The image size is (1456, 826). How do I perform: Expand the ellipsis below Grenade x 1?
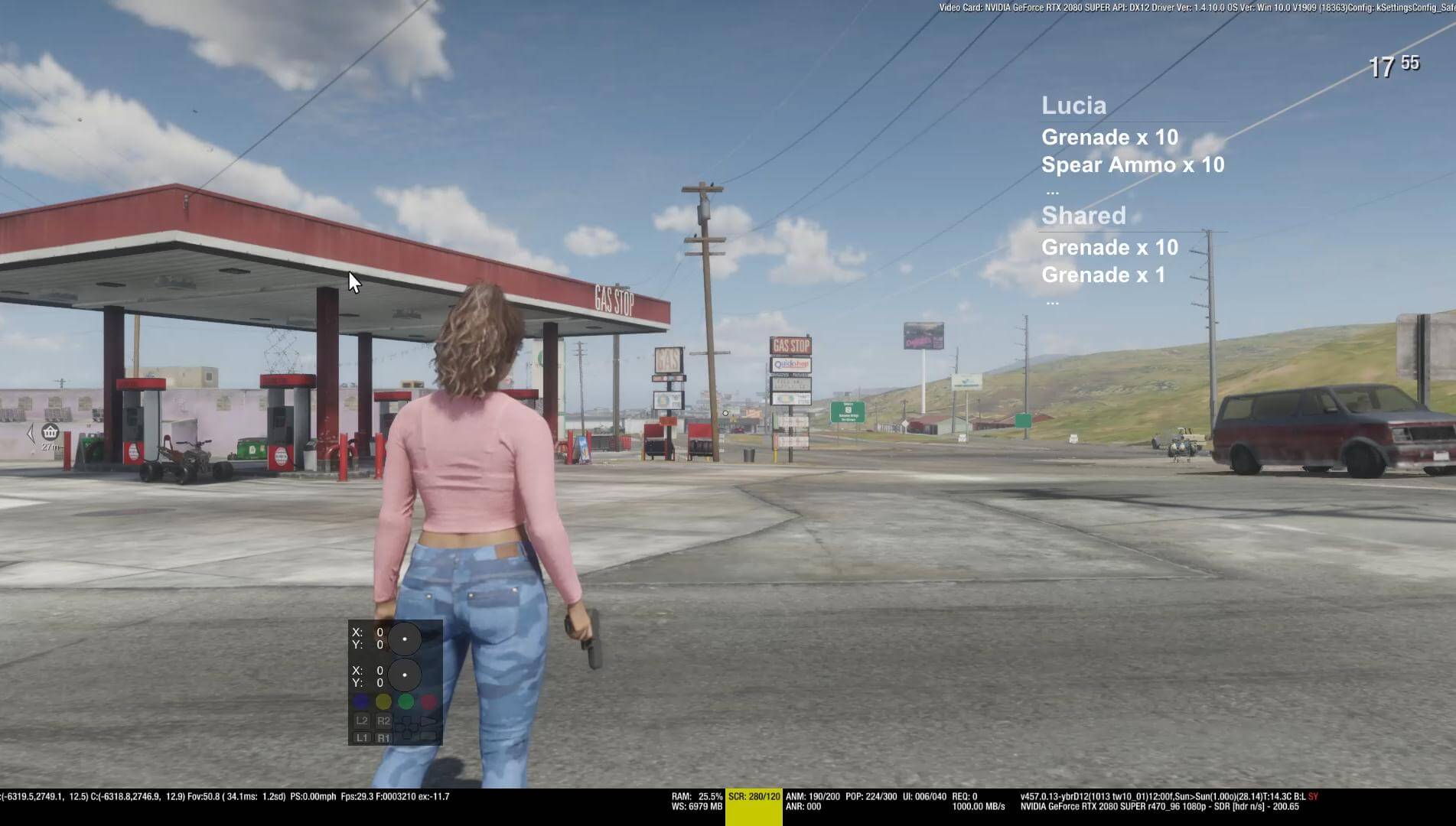1052,302
